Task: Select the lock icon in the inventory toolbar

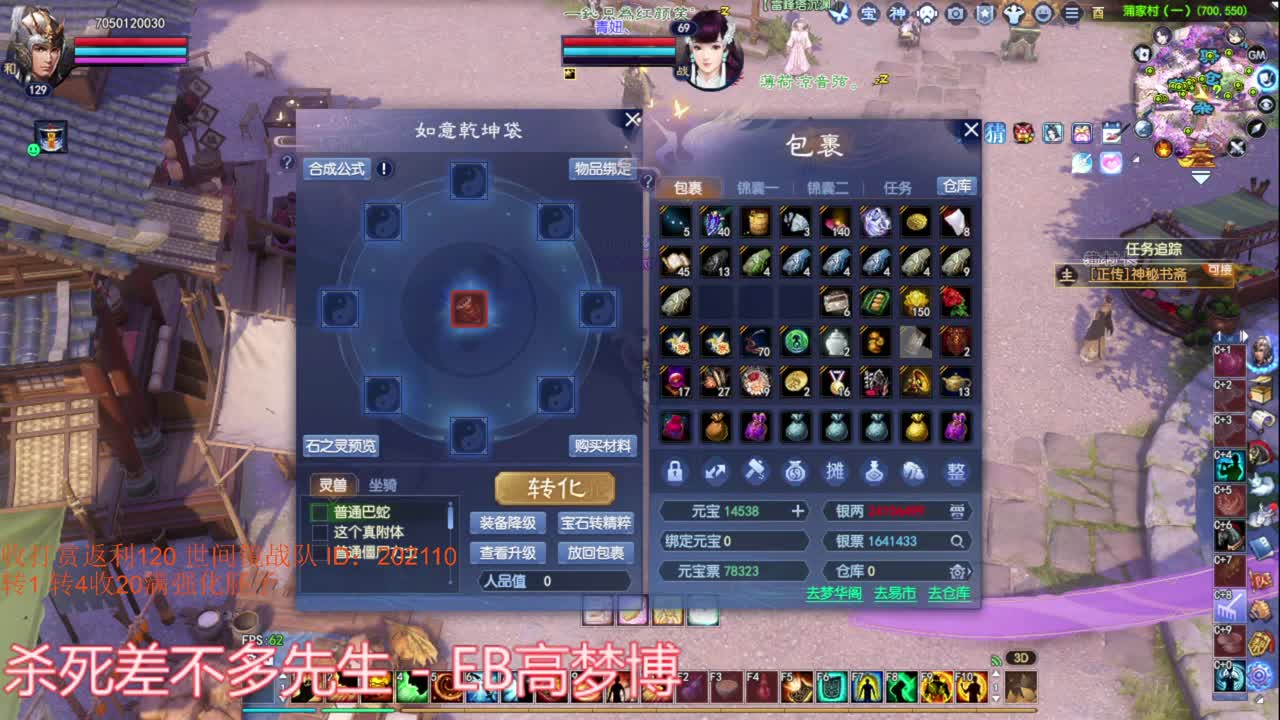Action: click(x=675, y=471)
